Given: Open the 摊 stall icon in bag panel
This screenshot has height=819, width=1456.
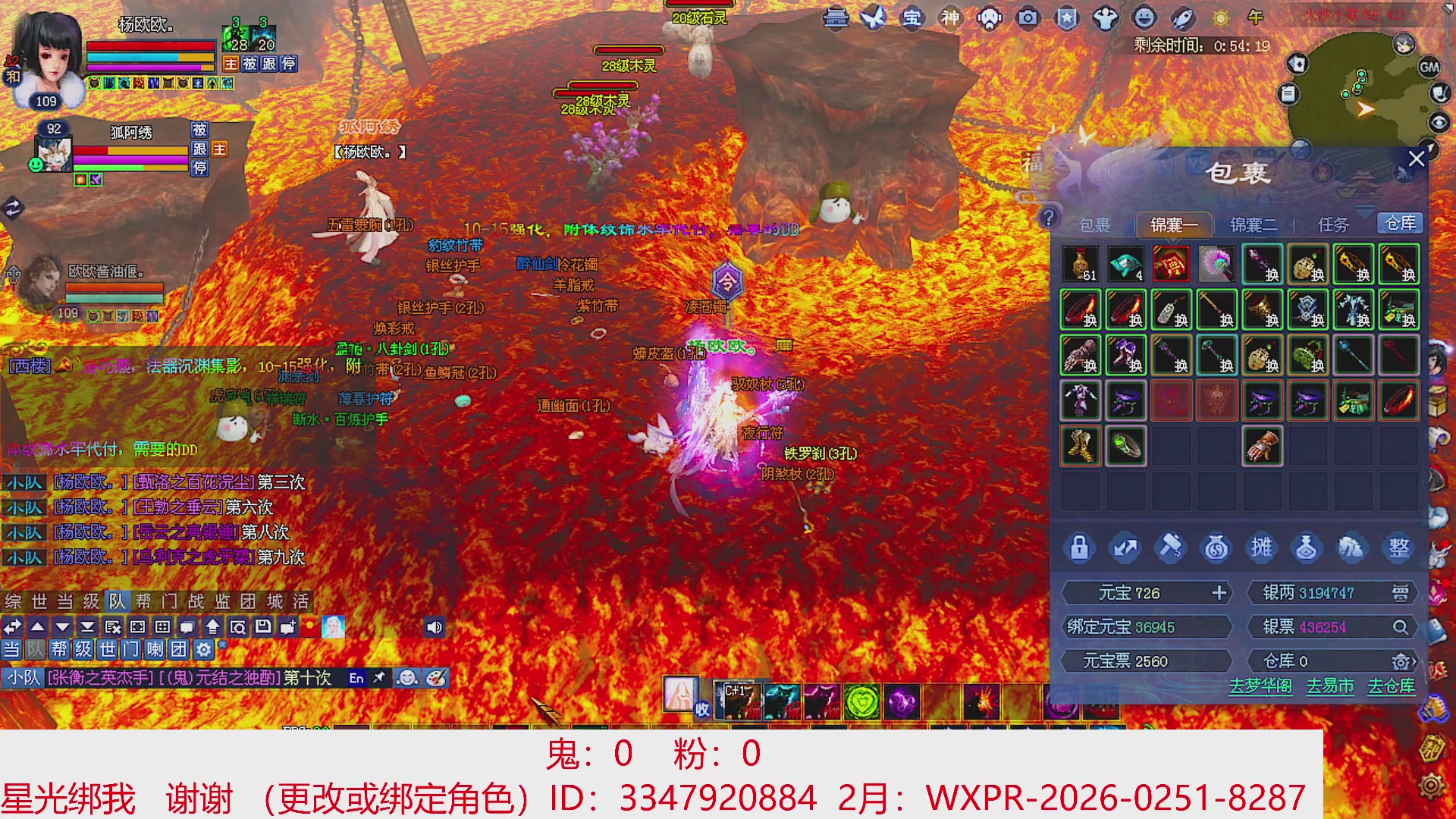Looking at the screenshot, I should coord(1261,548).
